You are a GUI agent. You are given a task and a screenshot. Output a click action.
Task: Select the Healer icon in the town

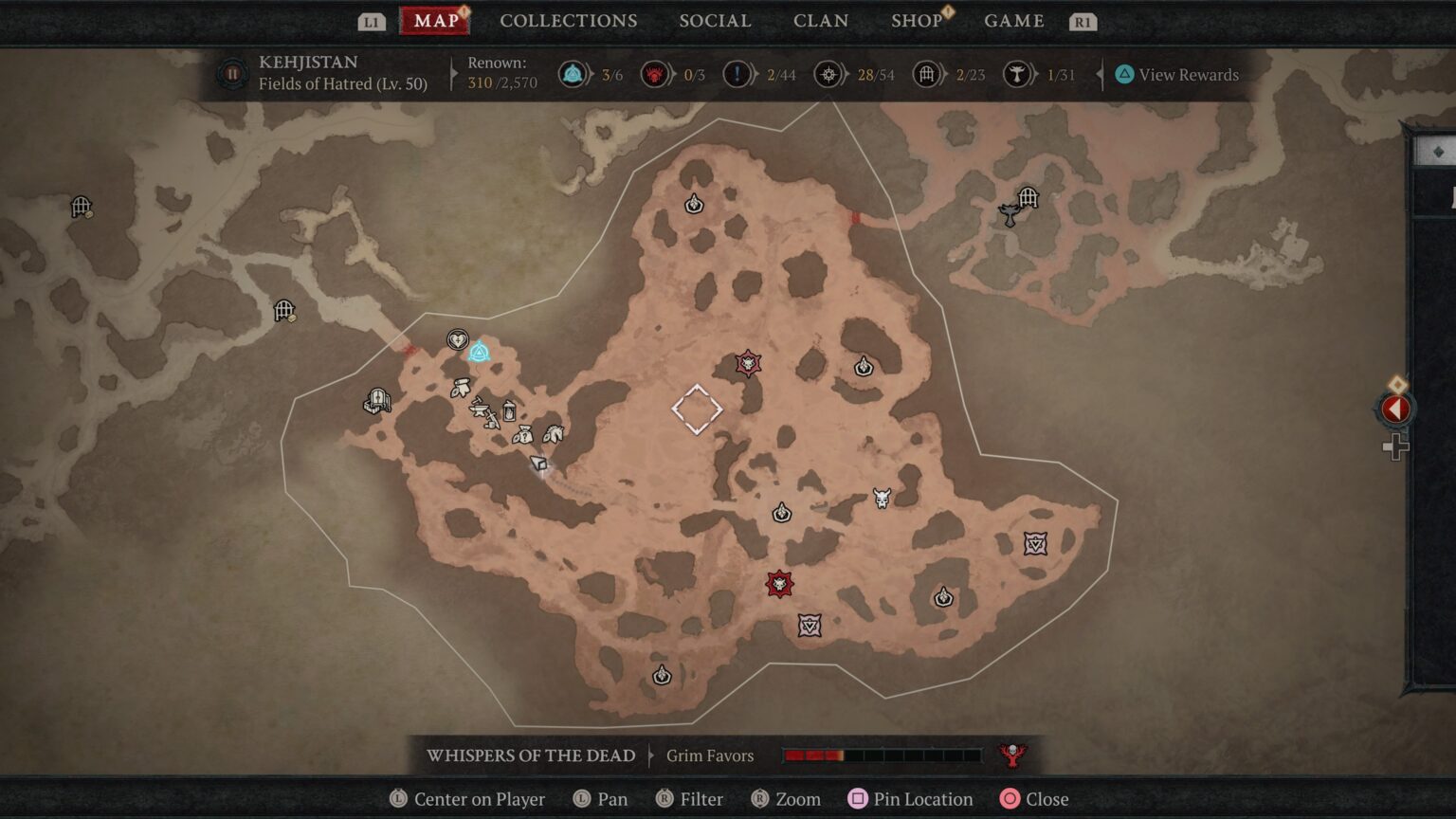458,338
